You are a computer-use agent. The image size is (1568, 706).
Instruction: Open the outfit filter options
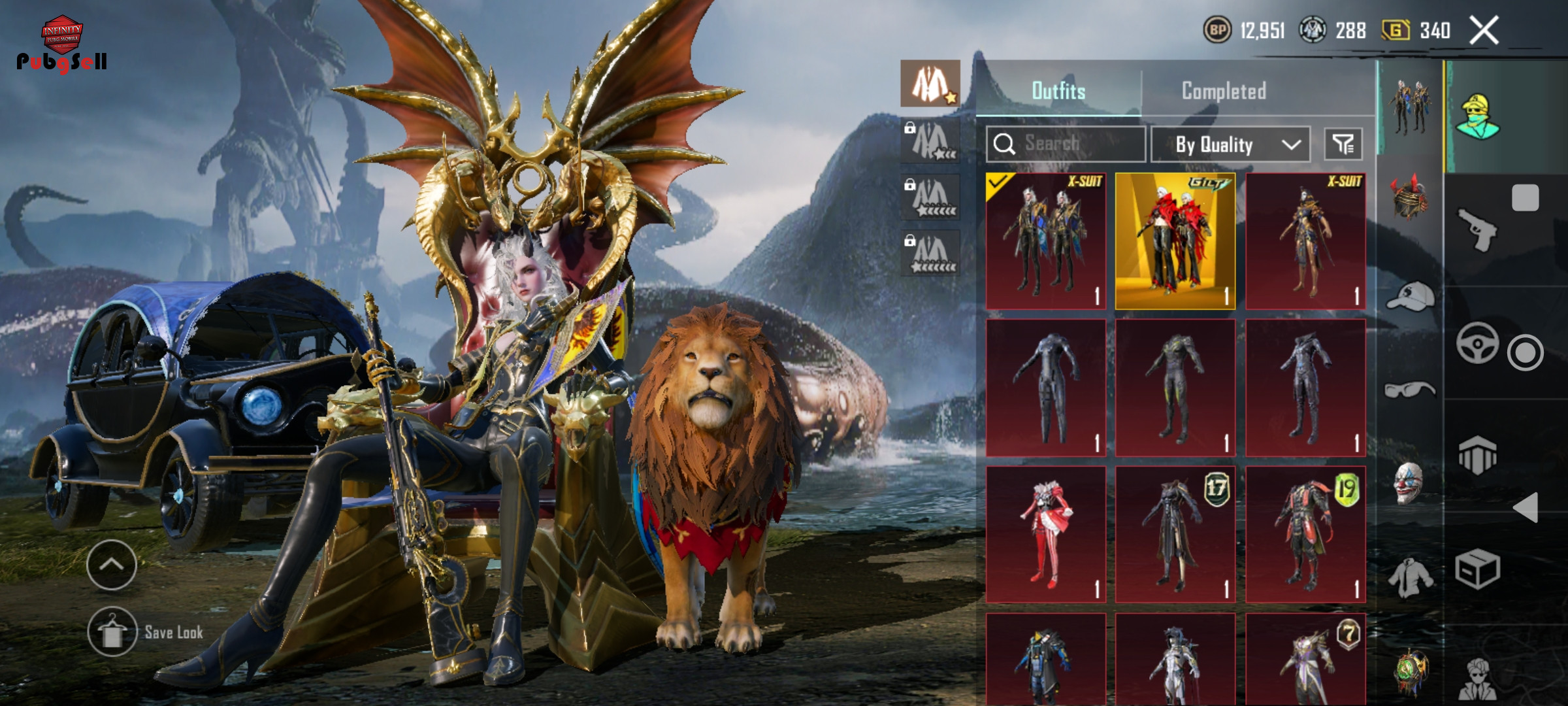(1343, 144)
